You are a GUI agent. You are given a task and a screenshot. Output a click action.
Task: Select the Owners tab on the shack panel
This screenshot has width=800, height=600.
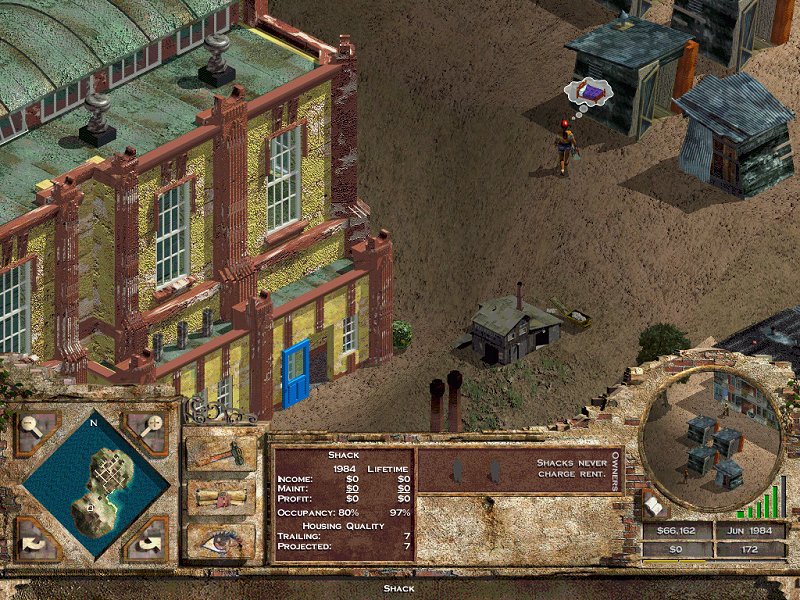[x=615, y=469]
